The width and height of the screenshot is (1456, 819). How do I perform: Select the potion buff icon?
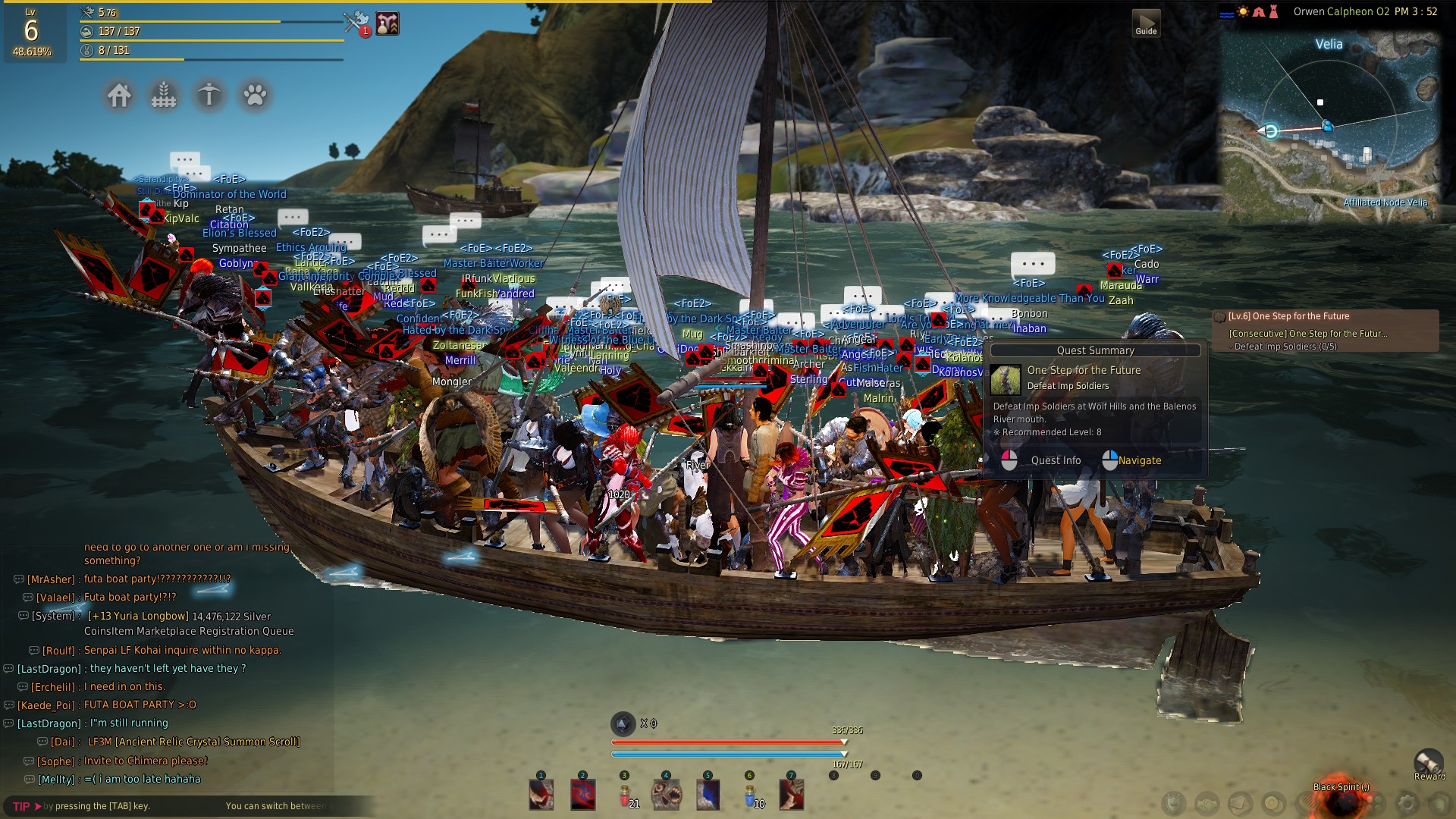[x=388, y=24]
